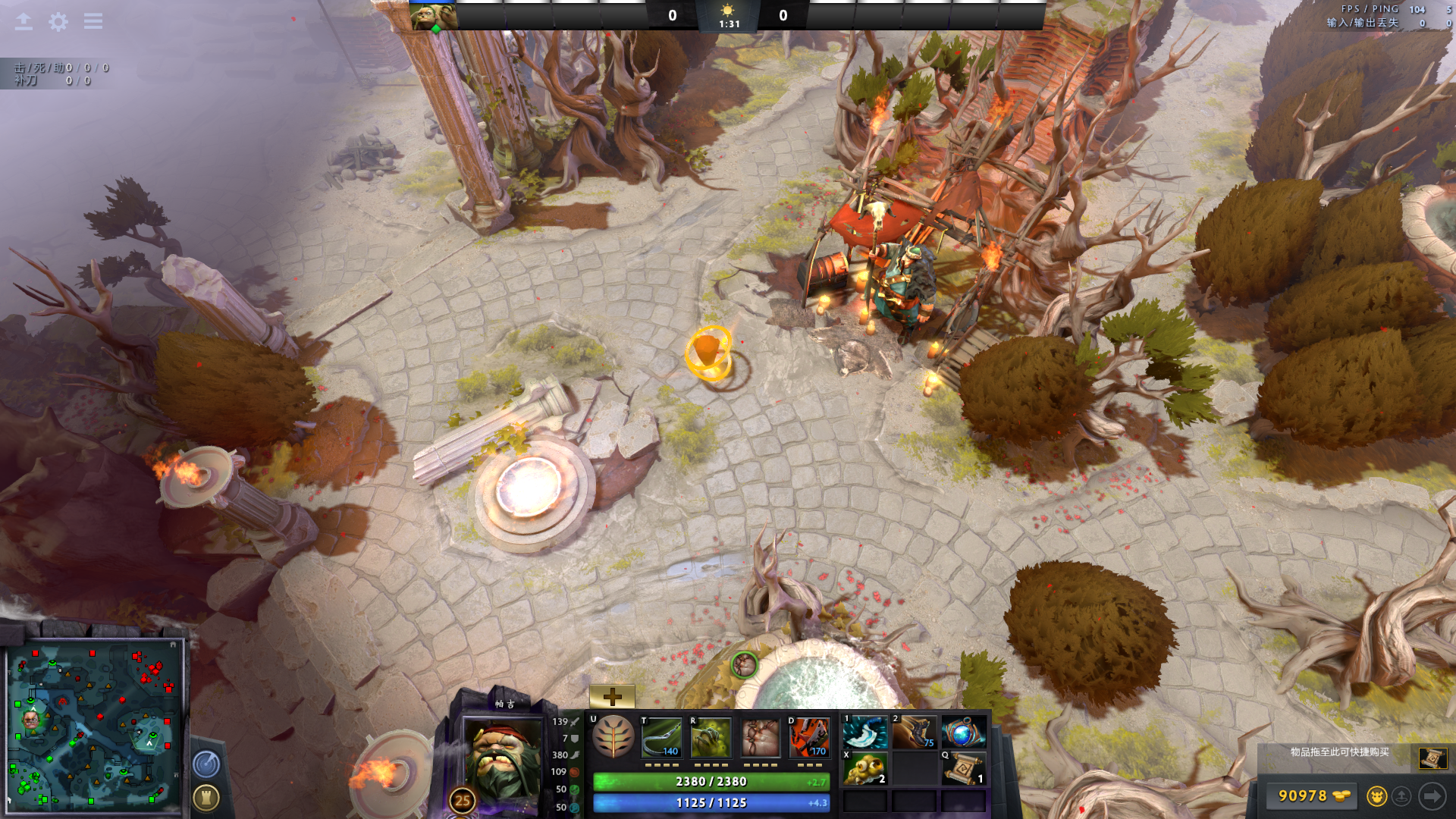Toggle the Rot ability
1456x819 pixels.
711,738
